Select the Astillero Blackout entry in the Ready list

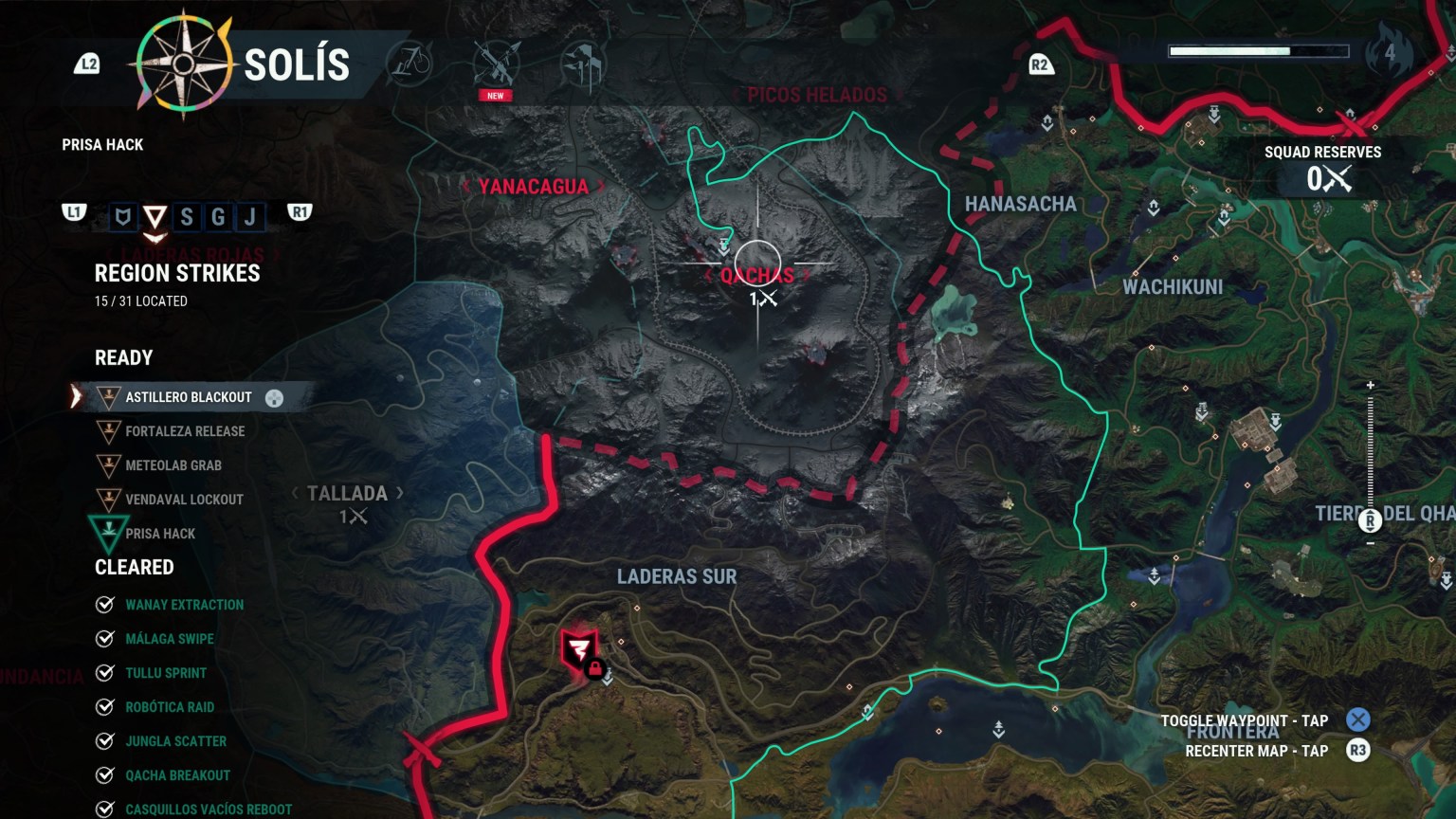point(187,398)
